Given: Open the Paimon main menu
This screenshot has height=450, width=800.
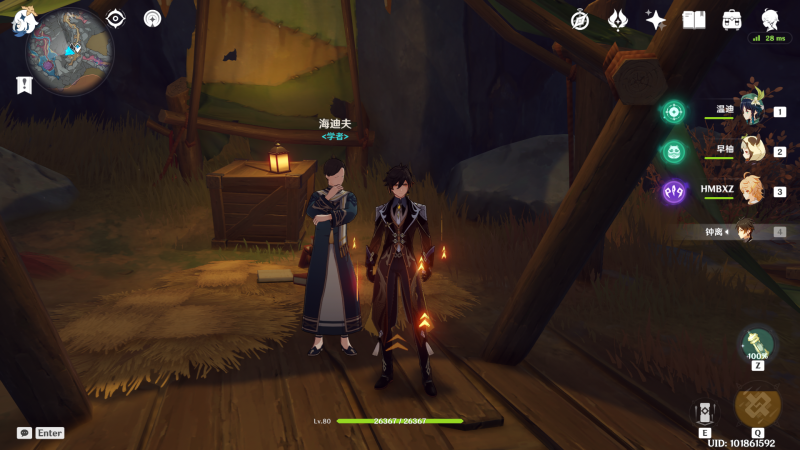Looking at the screenshot, I should 23,21.
